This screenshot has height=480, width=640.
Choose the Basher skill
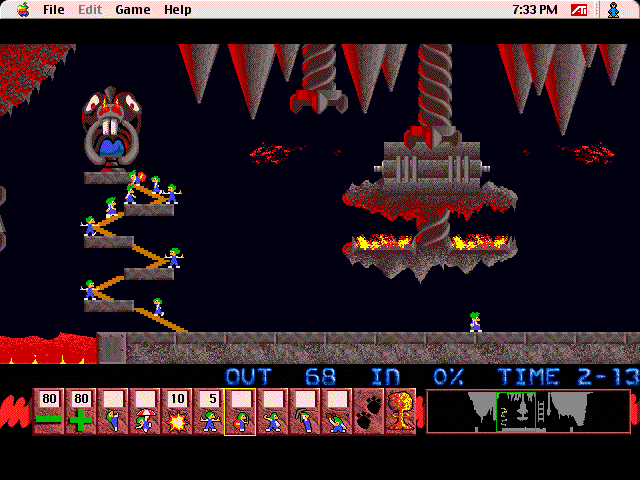coord(273,412)
